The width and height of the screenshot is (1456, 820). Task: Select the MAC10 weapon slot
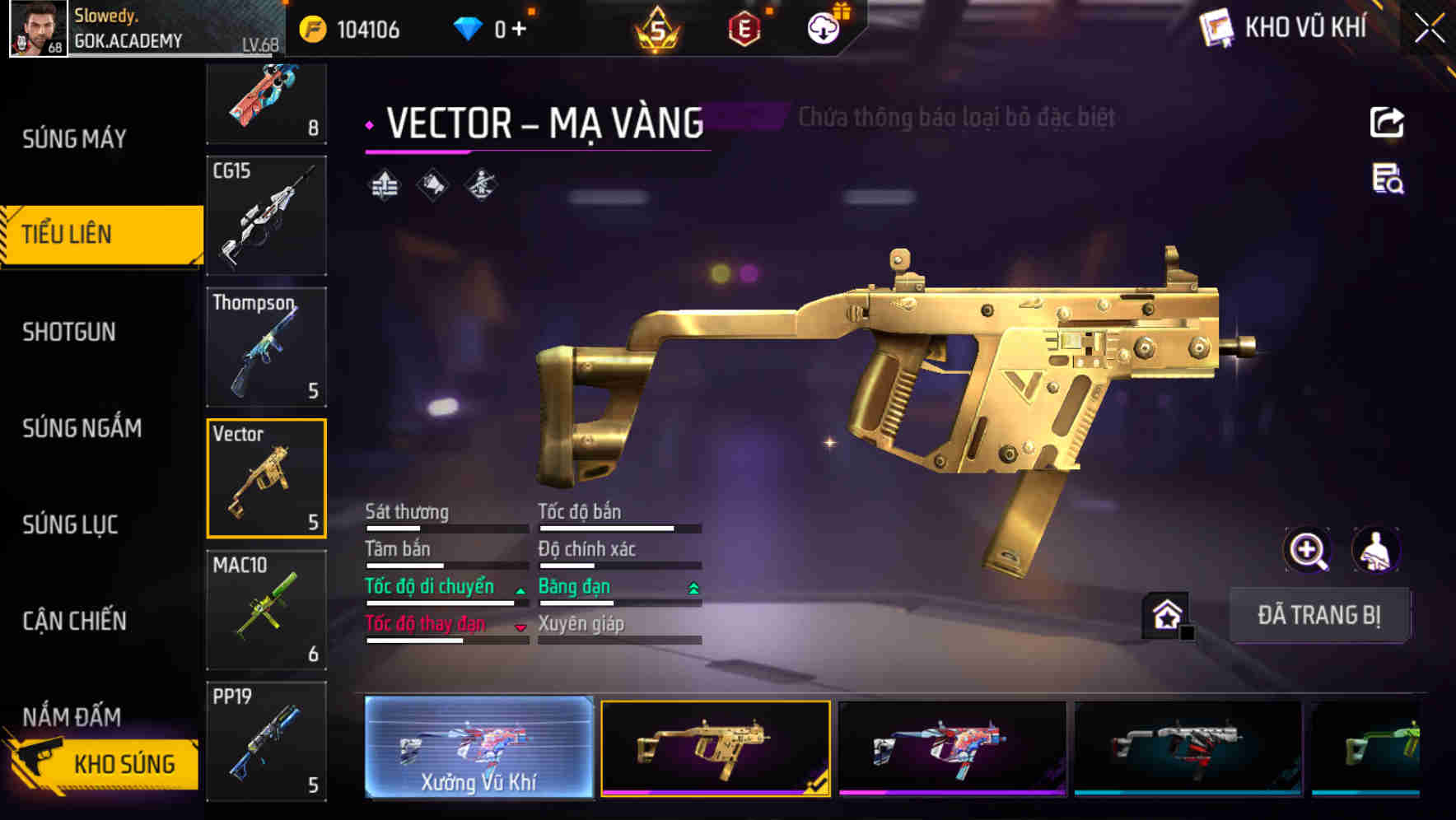tap(266, 609)
